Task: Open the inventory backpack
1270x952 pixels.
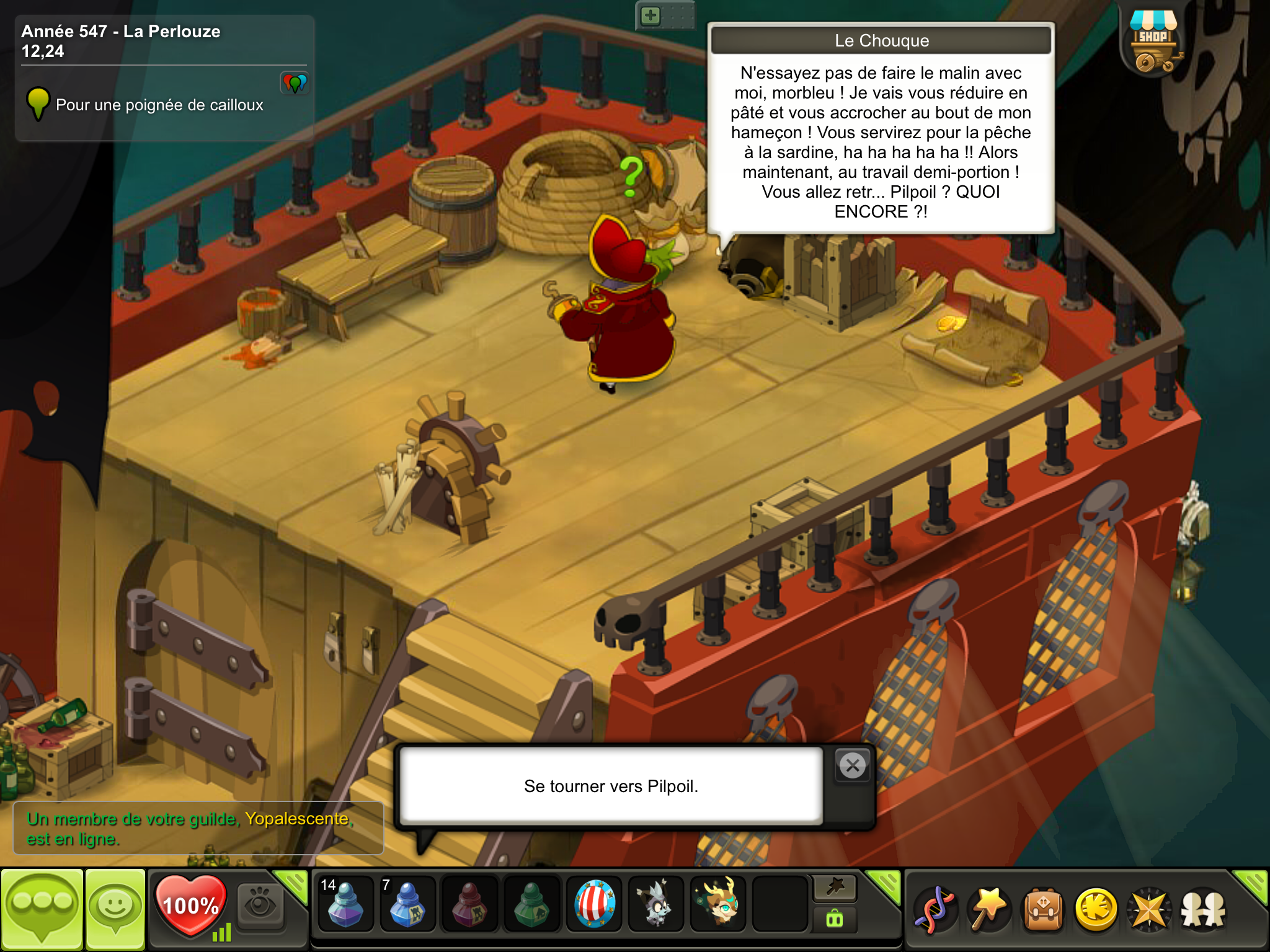Action: tap(1043, 910)
